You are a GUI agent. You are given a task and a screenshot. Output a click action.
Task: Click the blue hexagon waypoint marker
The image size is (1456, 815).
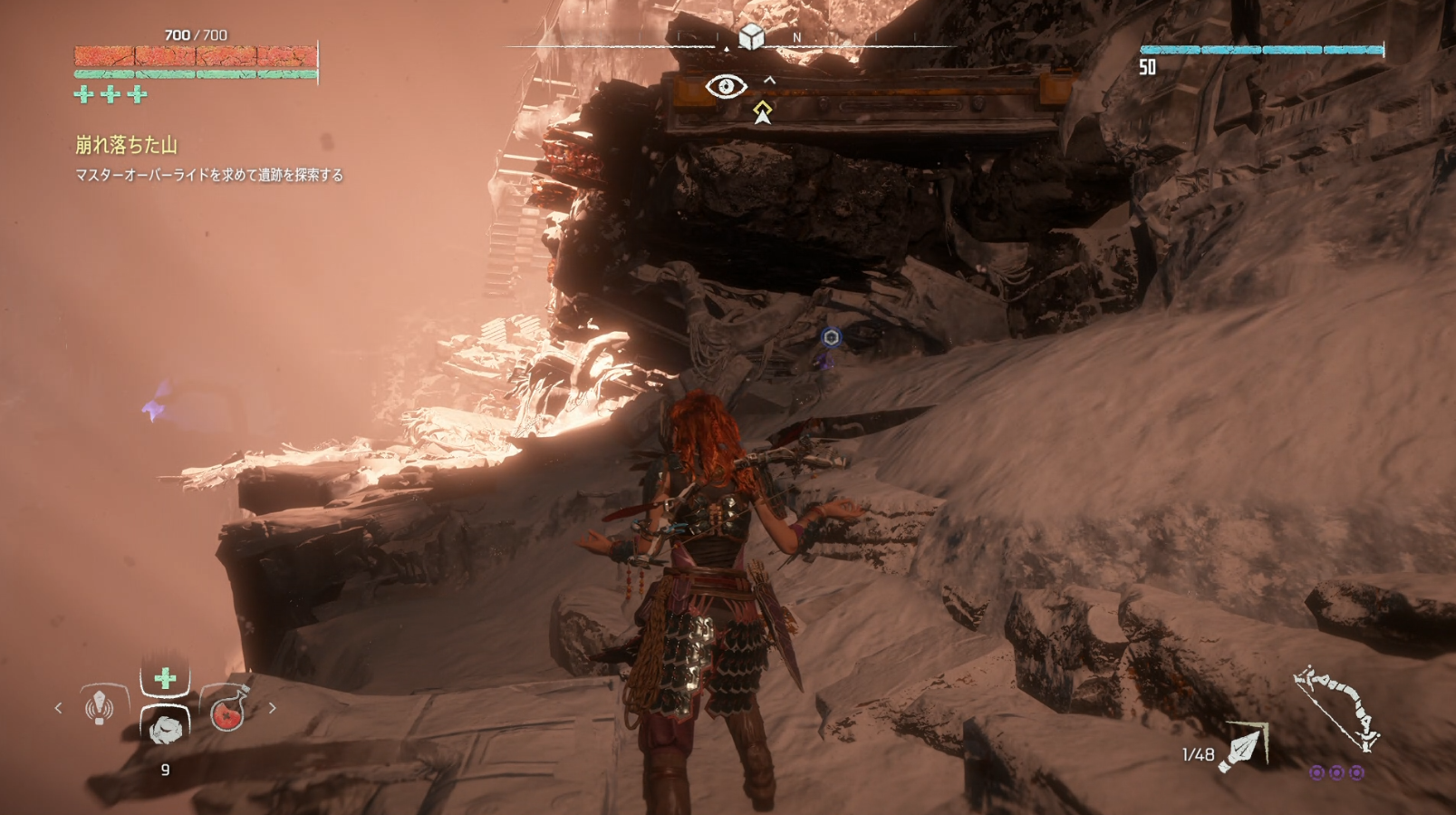pos(831,337)
